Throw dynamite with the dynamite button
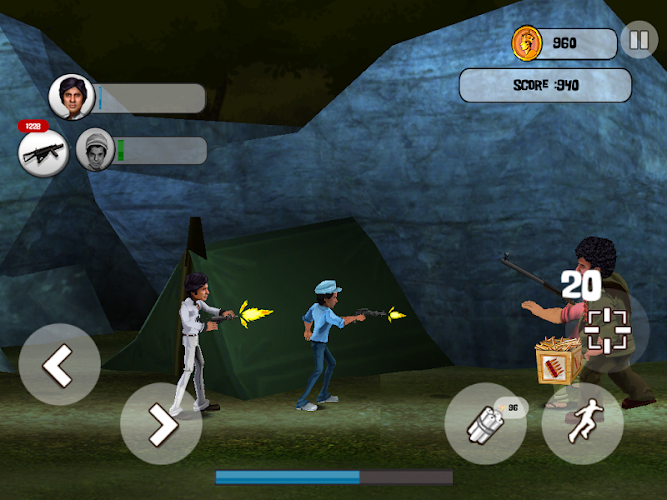The image size is (667, 500). [x=485, y=423]
